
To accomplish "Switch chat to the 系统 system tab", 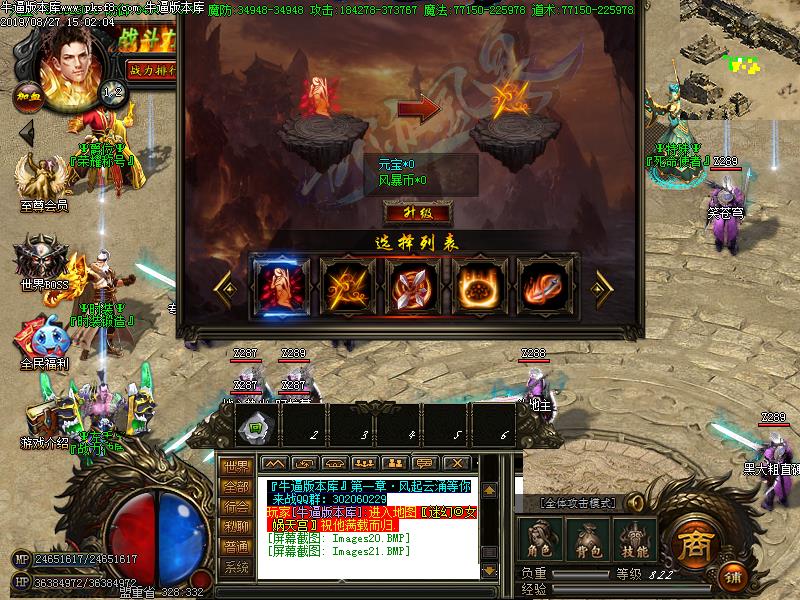I will tap(236, 568).
